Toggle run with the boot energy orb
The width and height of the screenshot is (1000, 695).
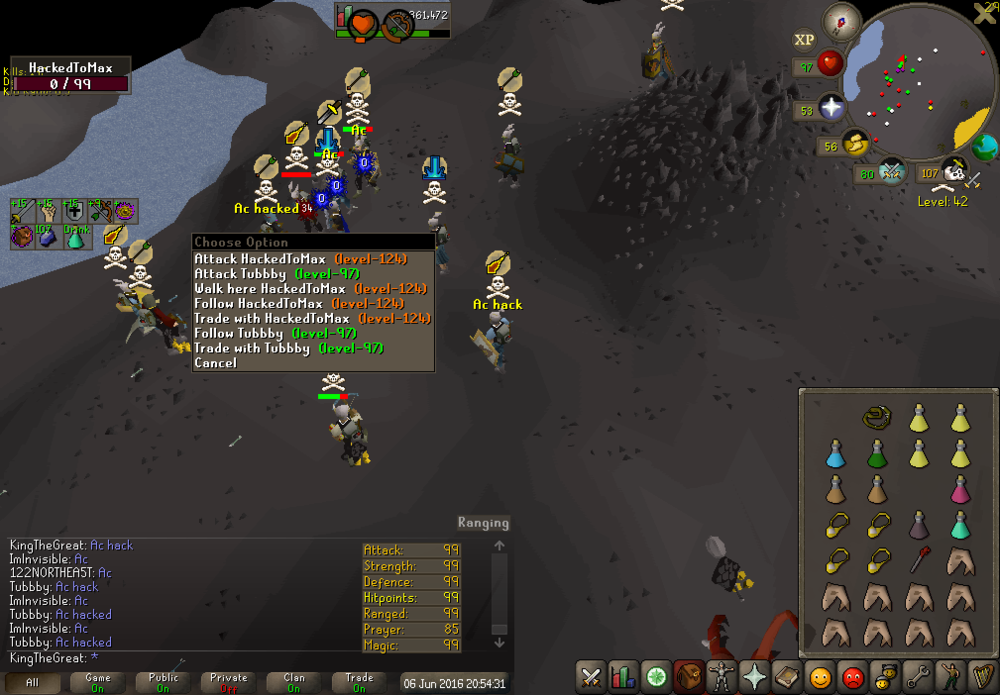(855, 145)
